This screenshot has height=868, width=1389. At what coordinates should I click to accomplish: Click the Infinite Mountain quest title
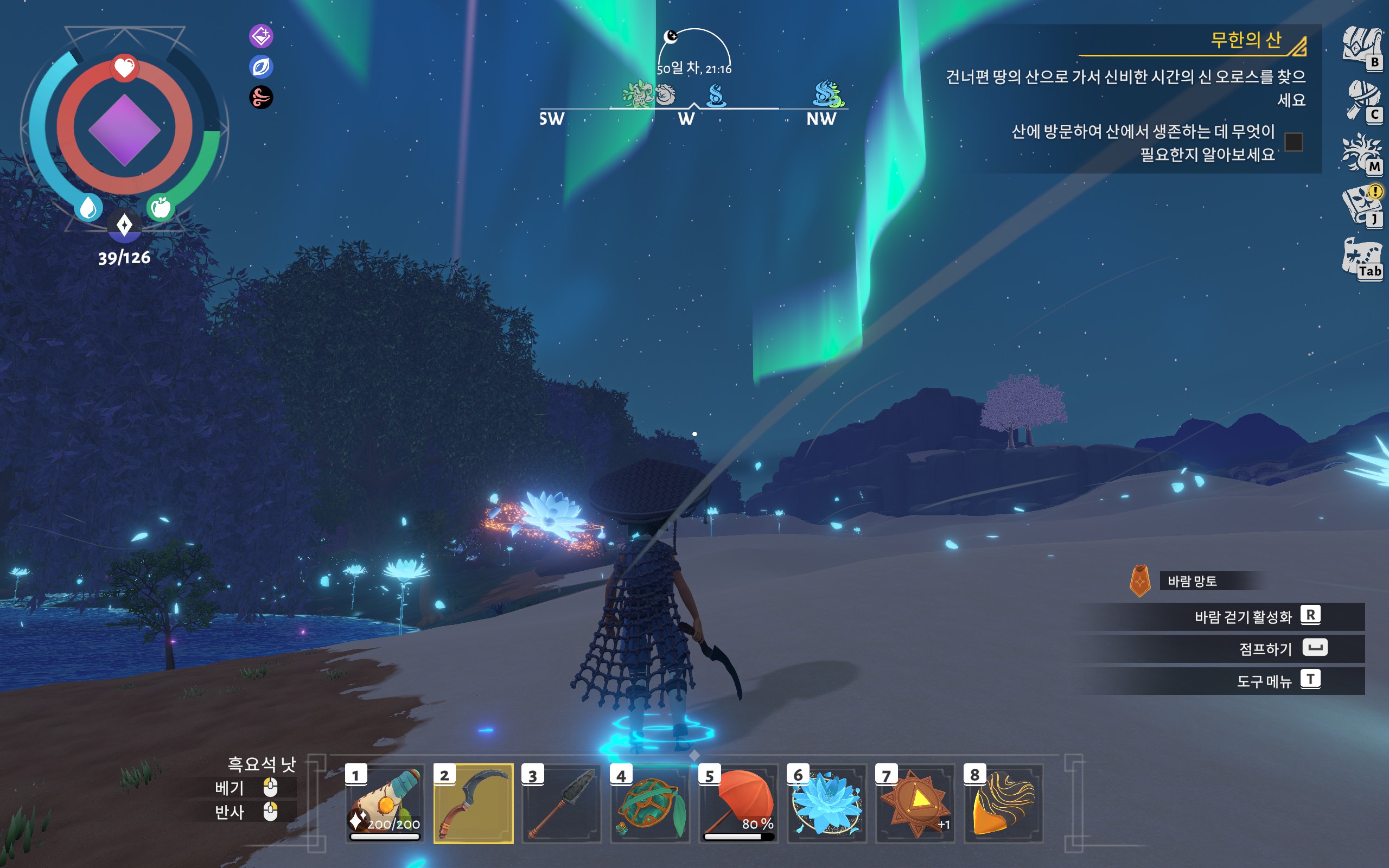coord(1246,40)
